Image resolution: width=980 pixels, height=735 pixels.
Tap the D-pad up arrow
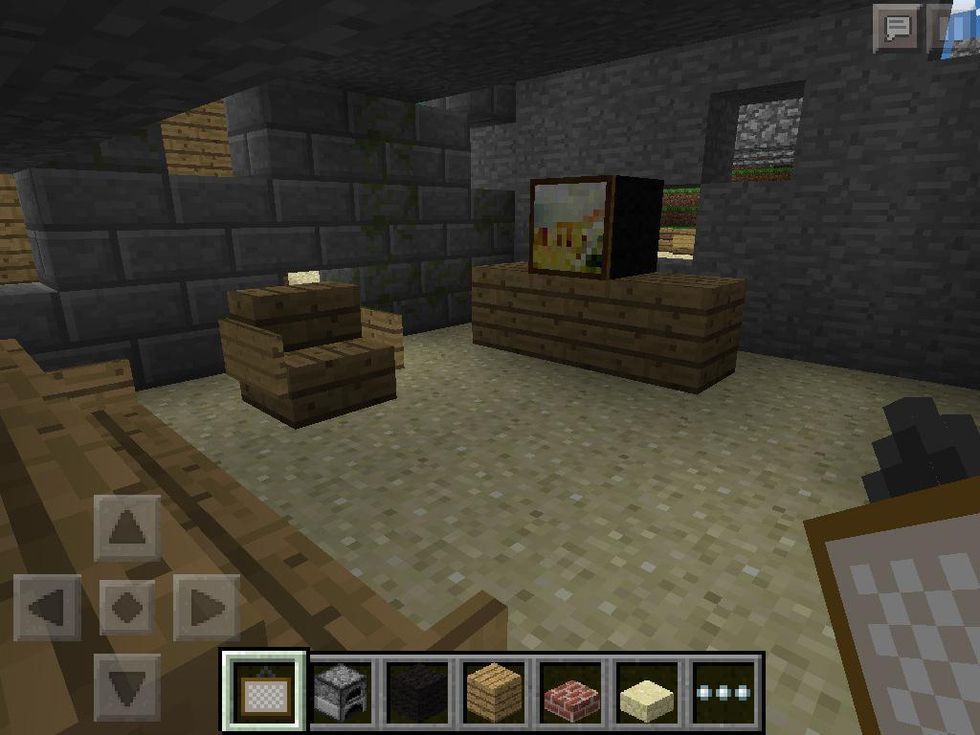(127, 527)
